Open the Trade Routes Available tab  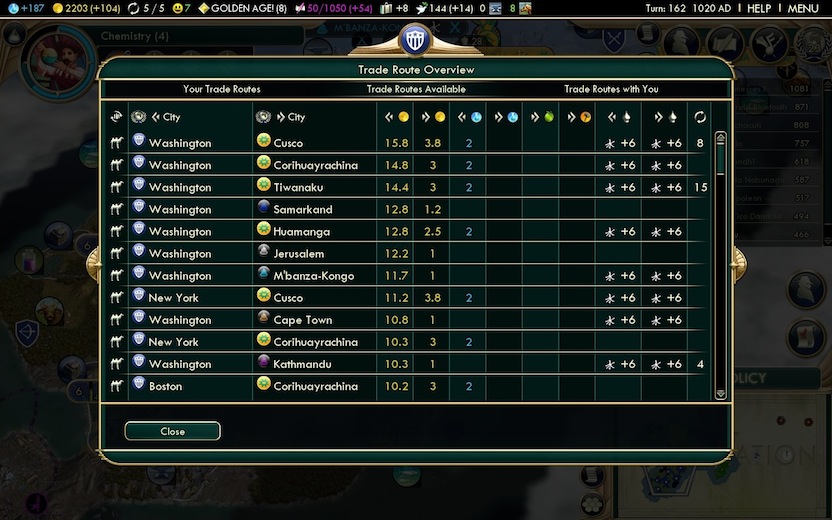coord(415,90)
